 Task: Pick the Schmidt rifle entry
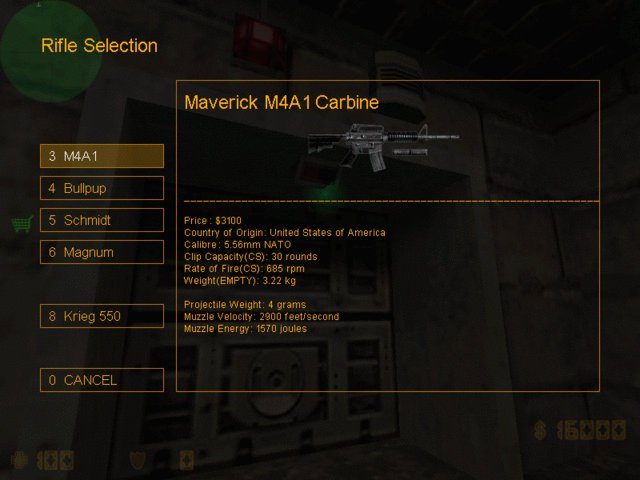(x=101, y=220)
